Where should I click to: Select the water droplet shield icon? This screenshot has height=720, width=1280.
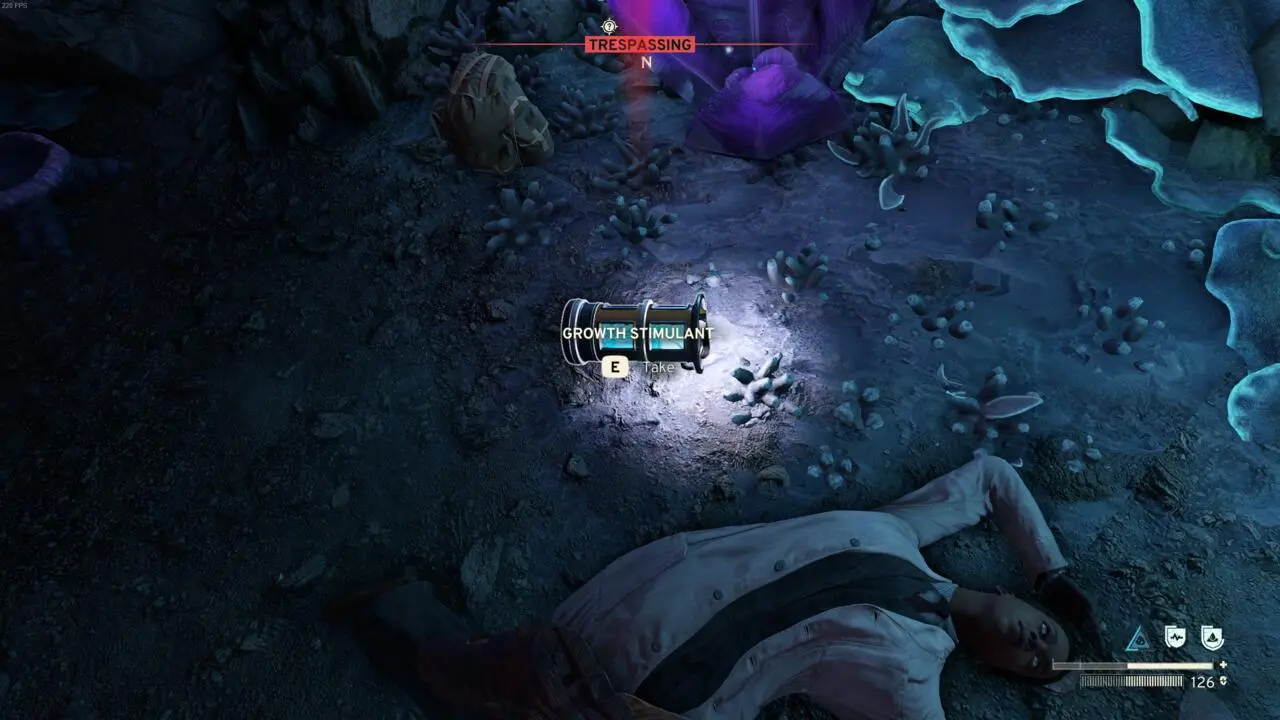point(1212,637)
